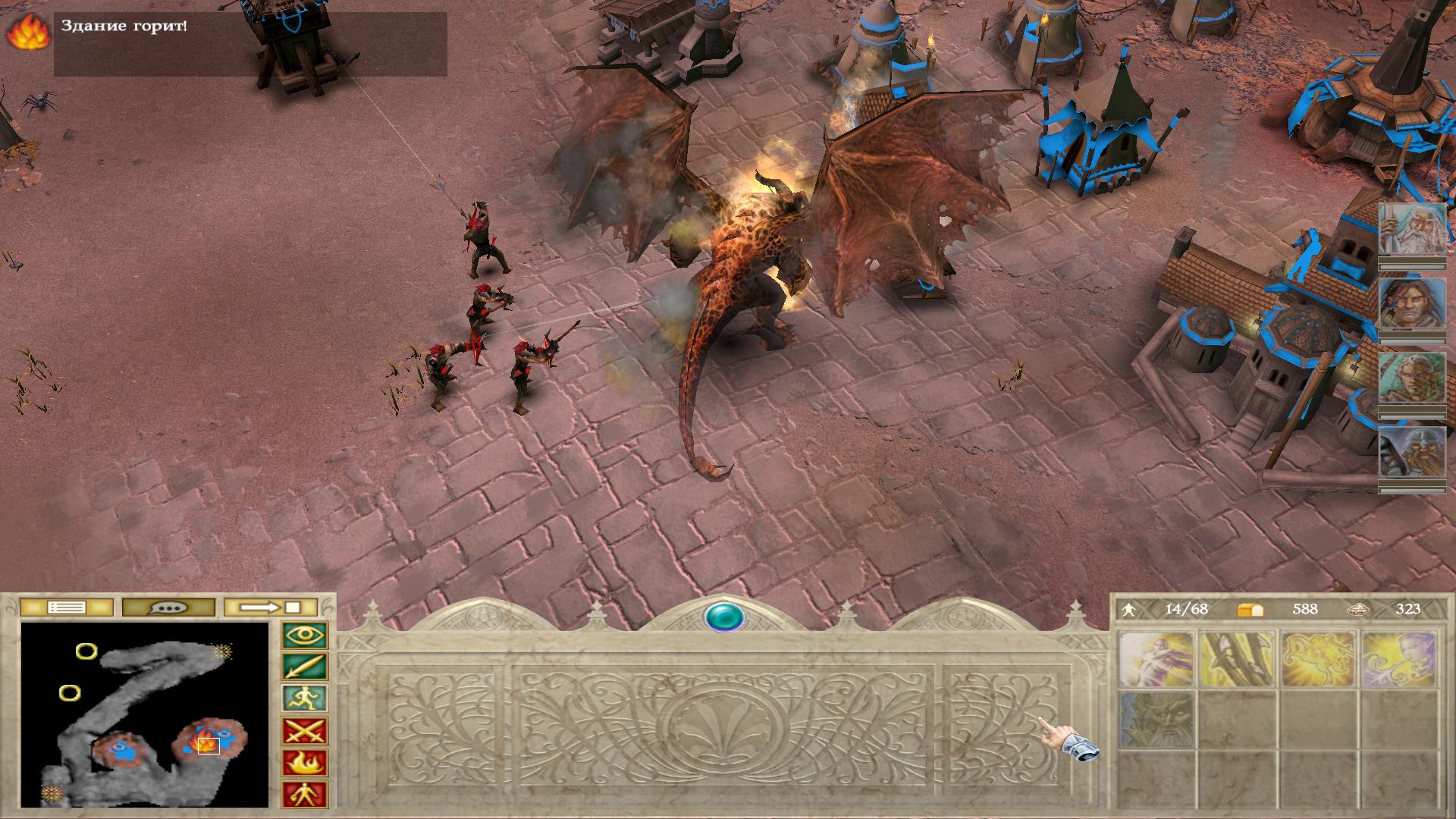The height and width of the screenshot is (819, 1456).
Task: Cast the golden horse spell
Action: (x=1319, y=658)
